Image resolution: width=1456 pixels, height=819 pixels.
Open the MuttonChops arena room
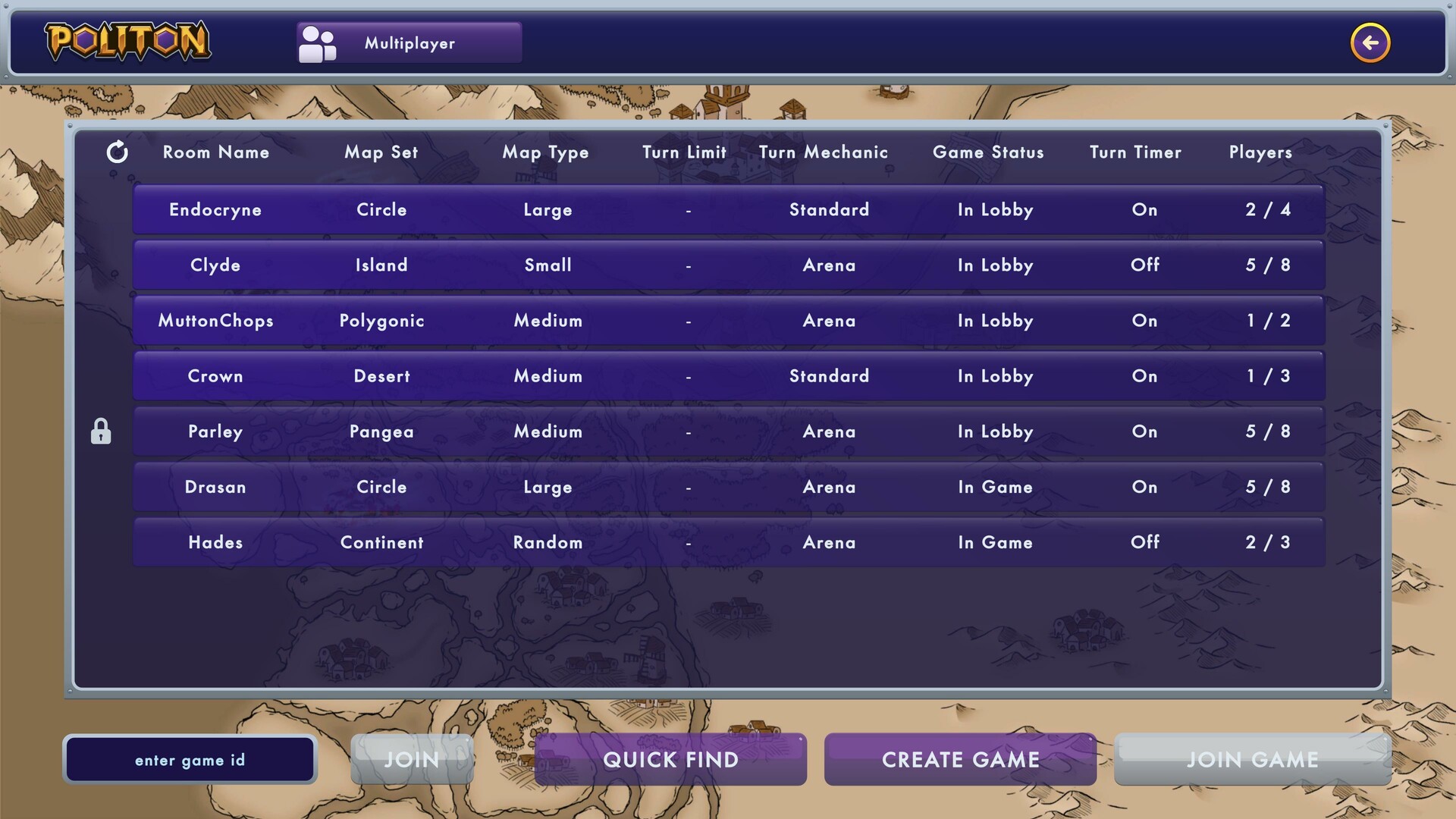pyautogui.click(x=728, y=320)
